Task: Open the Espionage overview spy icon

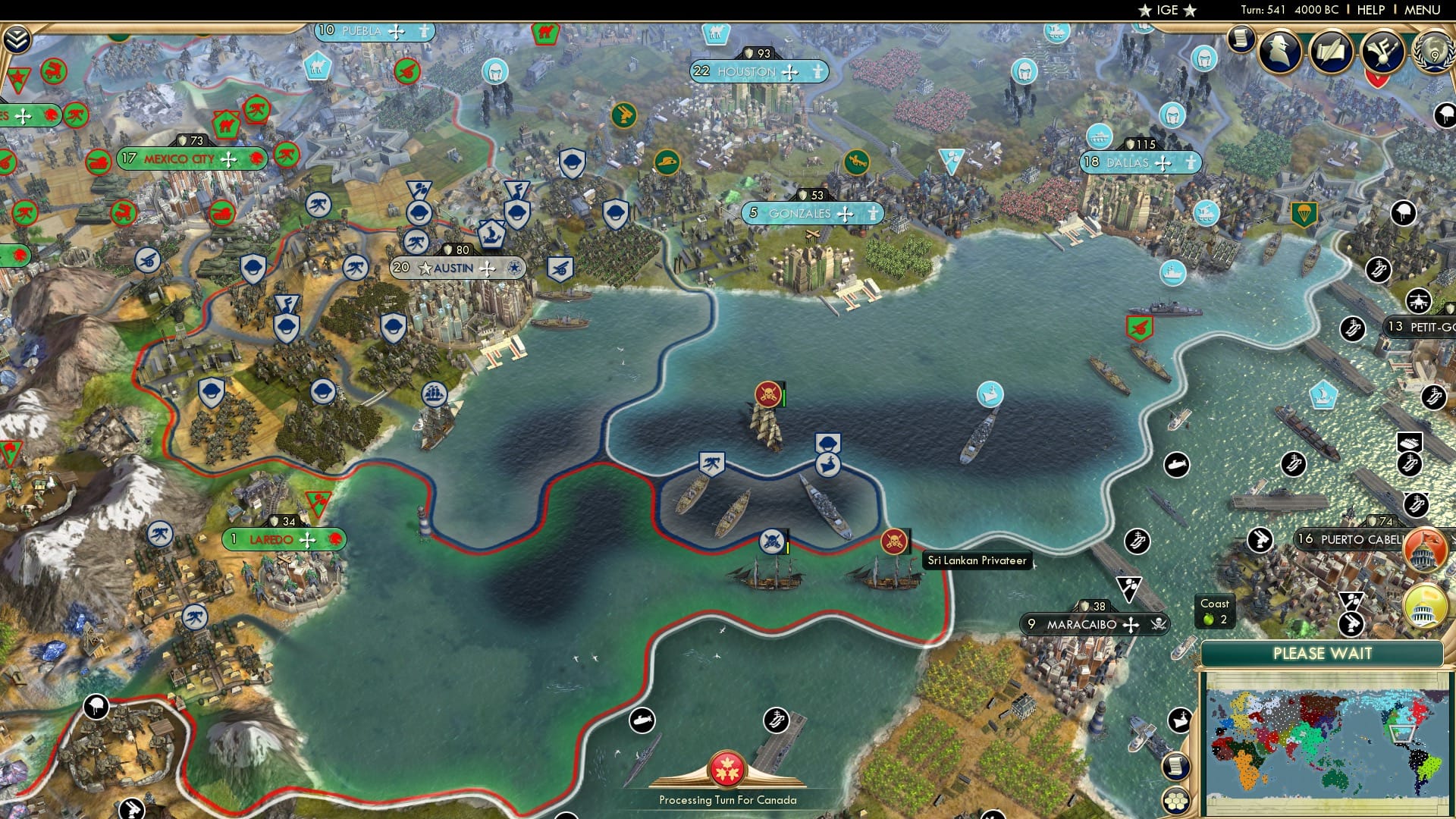Action: 1279,53
